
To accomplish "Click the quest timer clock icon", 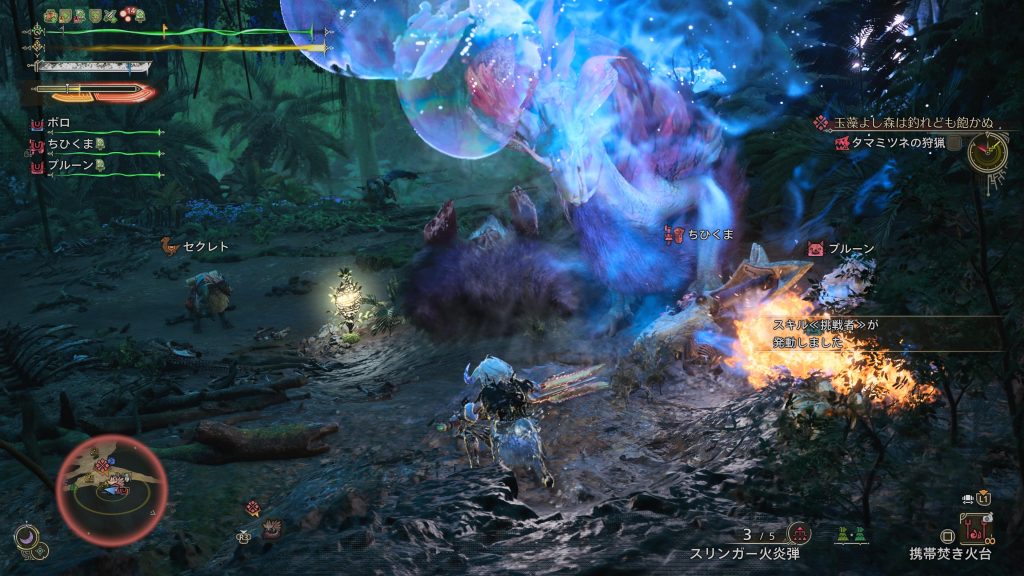I will point(987,152).
